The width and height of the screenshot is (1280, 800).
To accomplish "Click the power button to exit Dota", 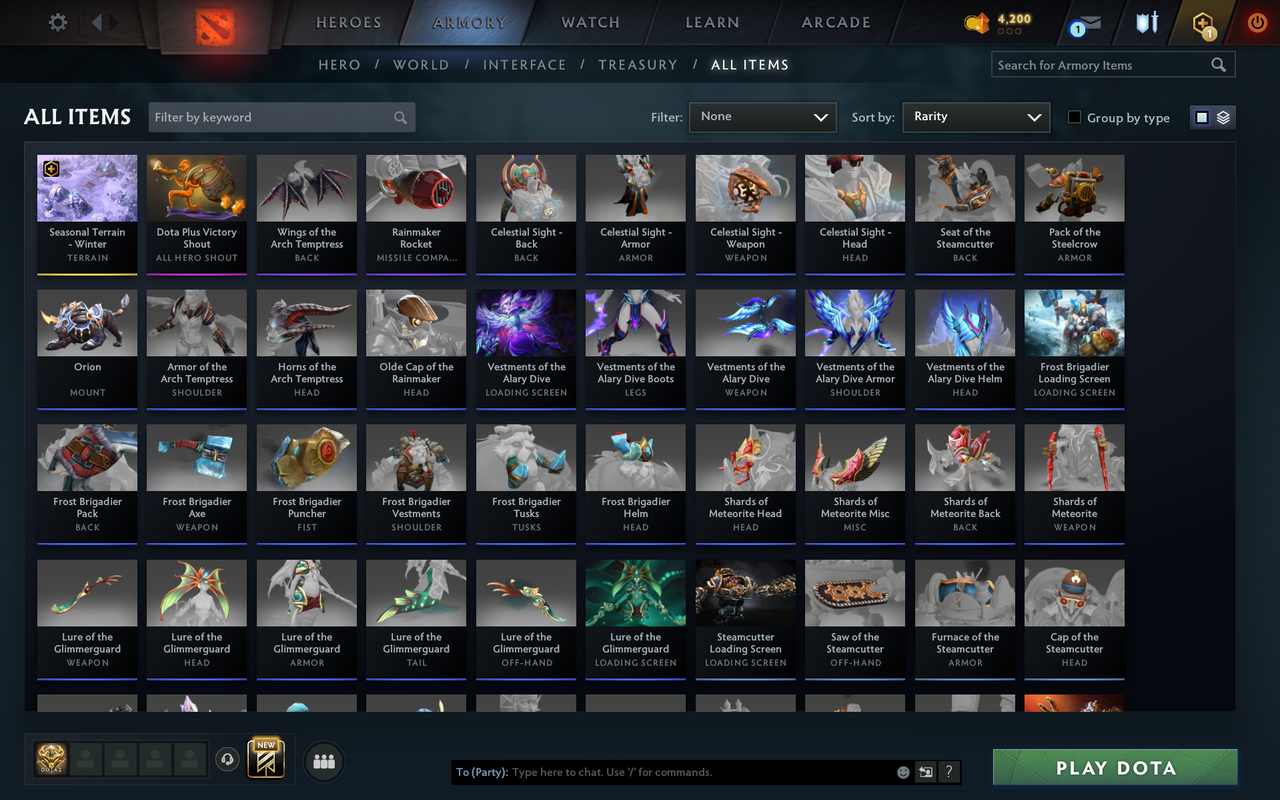I will pyautogui.click(x=1256, y=23).
